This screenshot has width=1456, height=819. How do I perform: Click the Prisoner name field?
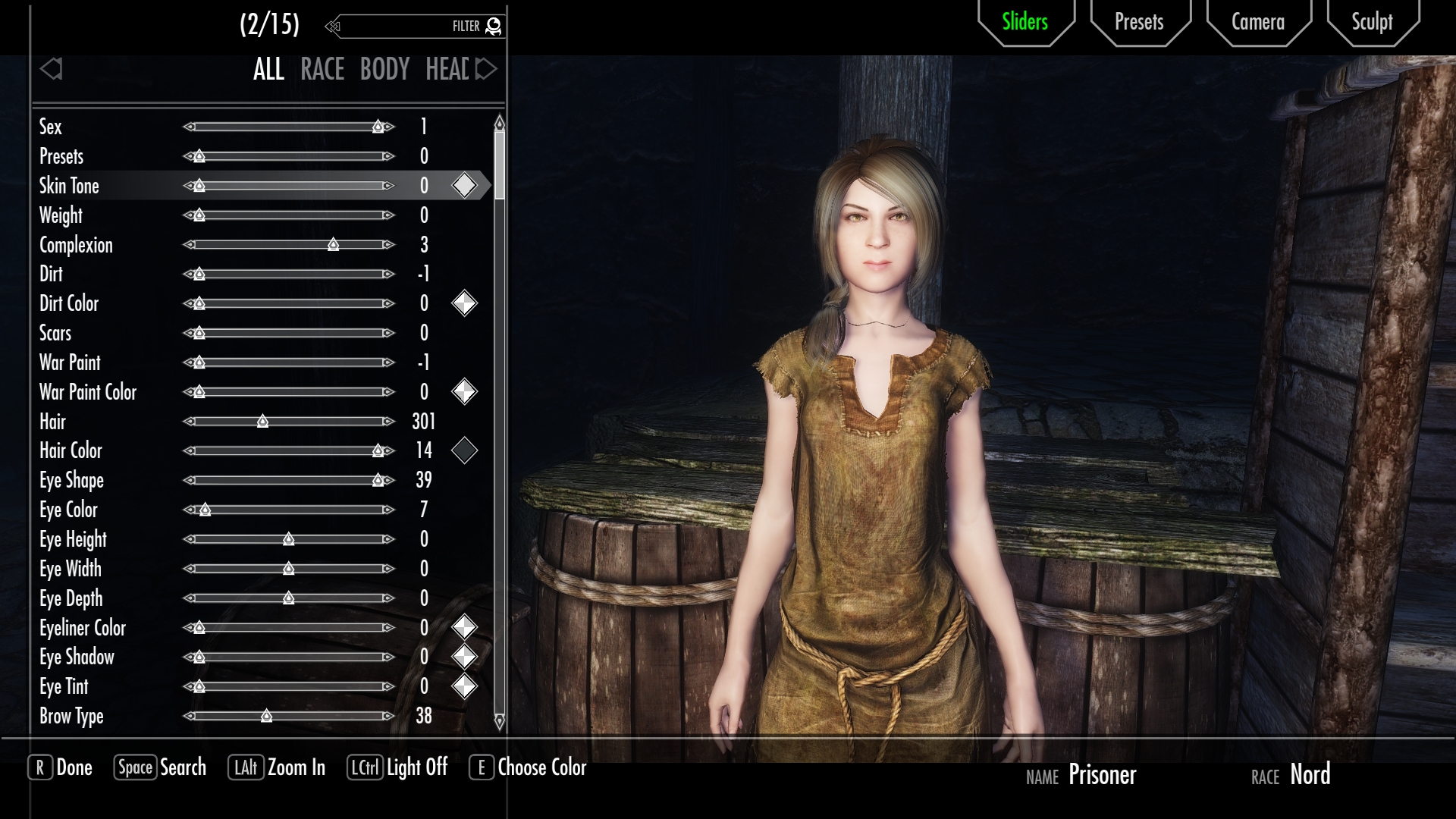pos(1102,775)
